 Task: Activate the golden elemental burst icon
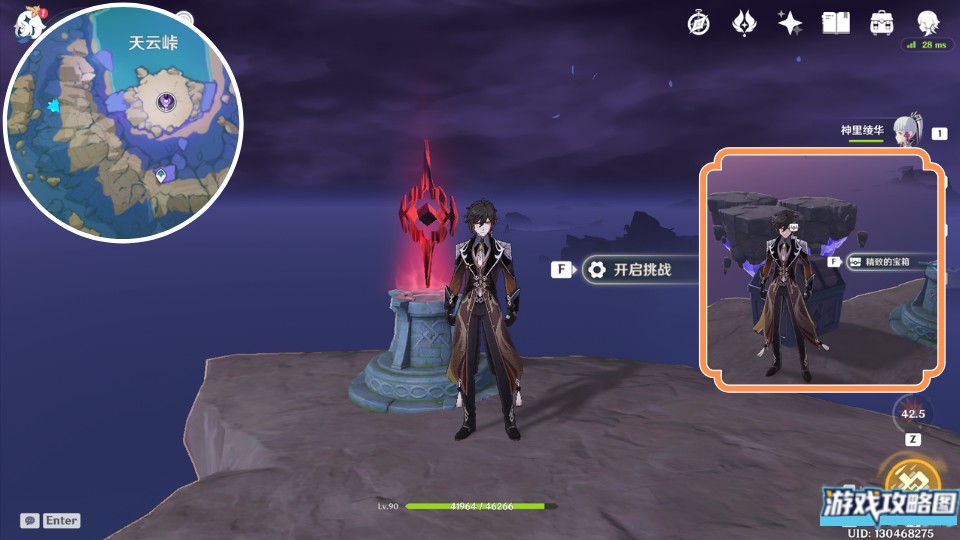[x=912, y=480]
